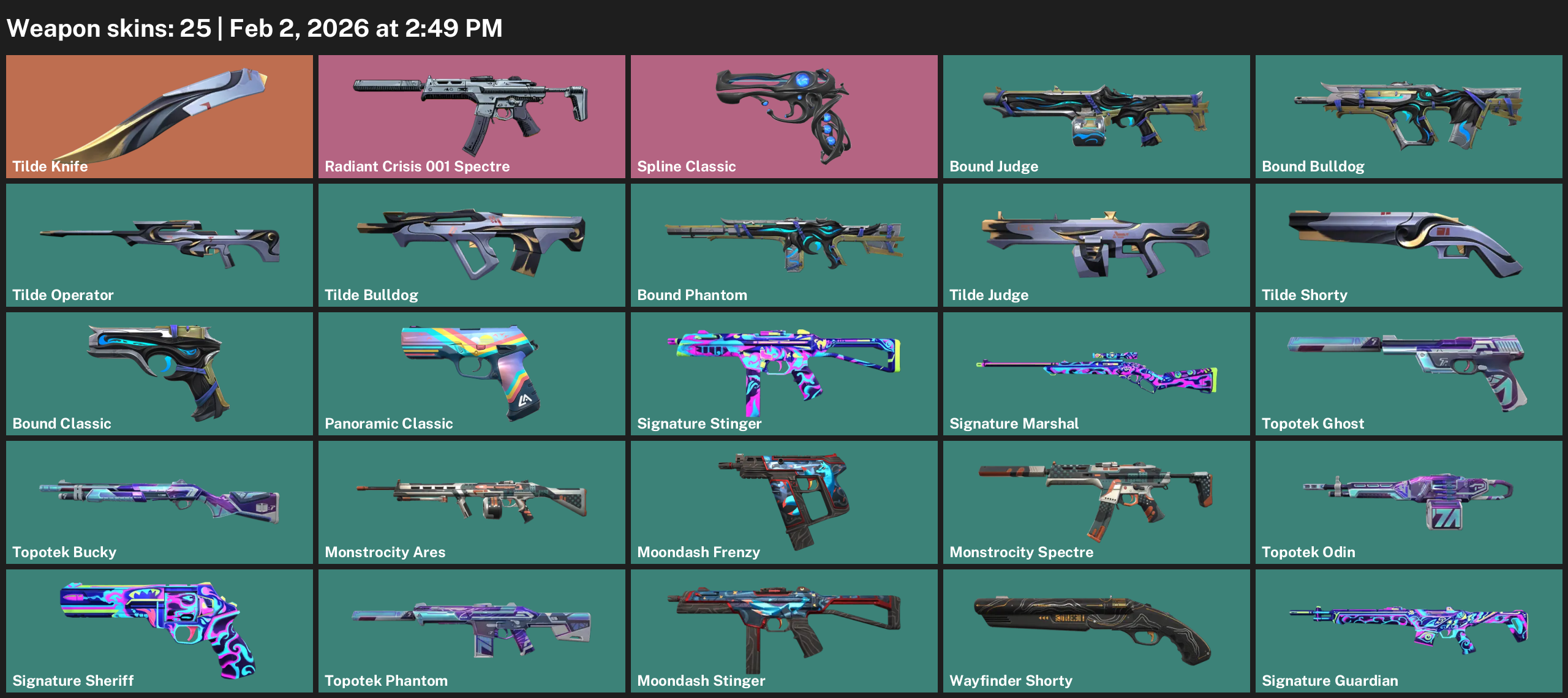The image size is (1568, 698).
Task: Click the Bound Judge skin
Action: [x=1096, y=116]
